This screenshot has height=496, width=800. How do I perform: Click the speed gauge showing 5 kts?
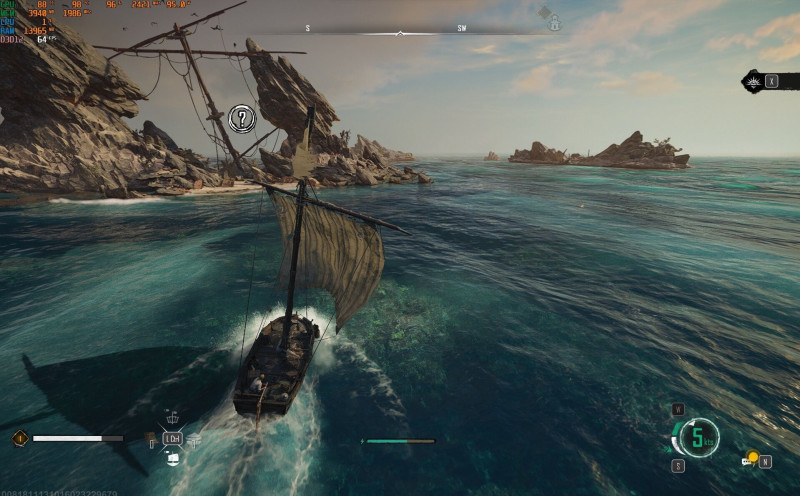[700, 437]
